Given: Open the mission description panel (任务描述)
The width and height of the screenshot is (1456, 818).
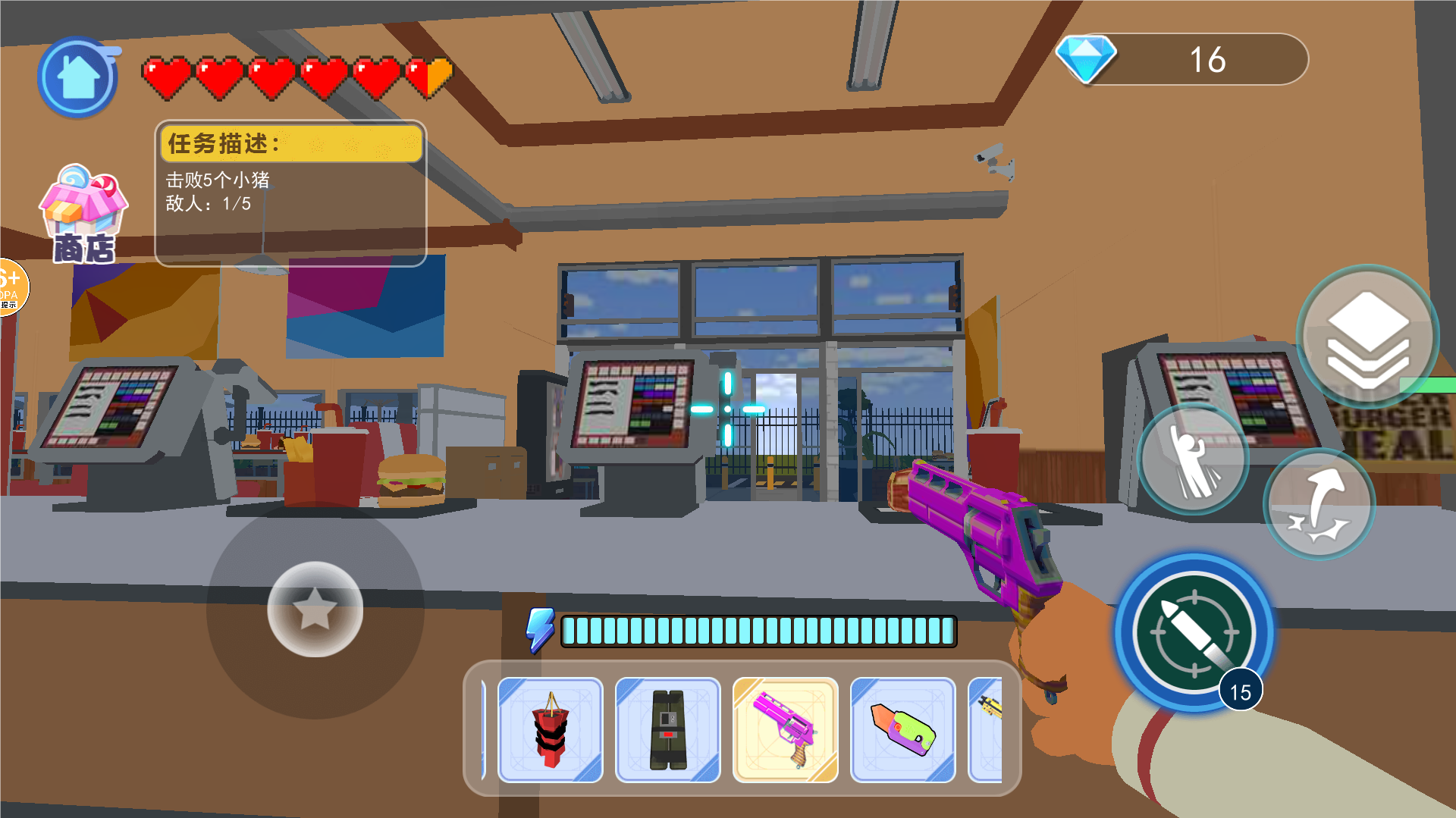Looking at the screenshot, I should click(290, 193).
